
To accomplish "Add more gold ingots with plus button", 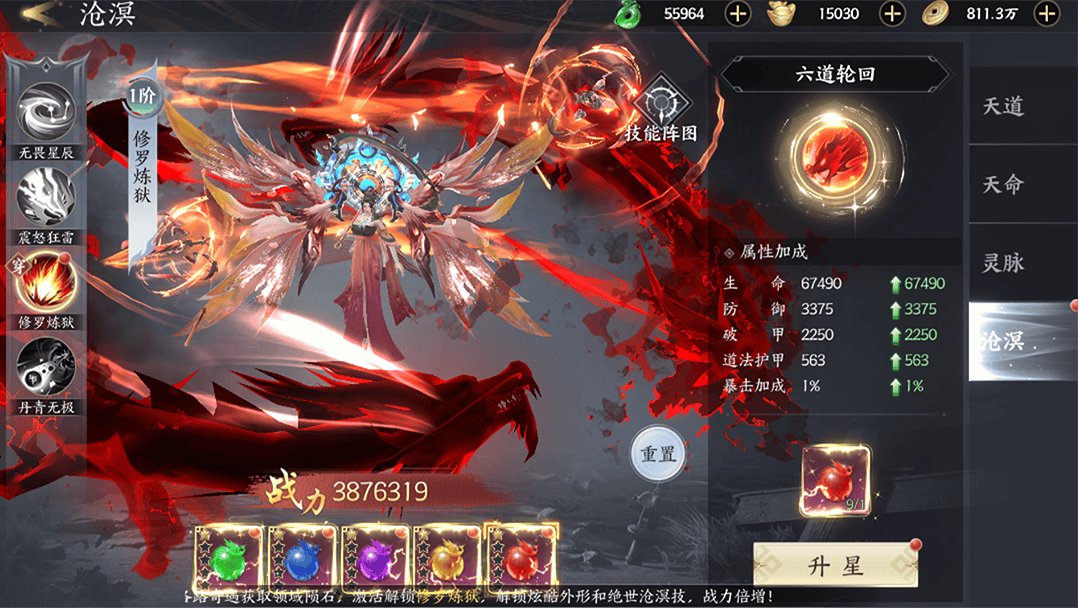I will (892, 14).
